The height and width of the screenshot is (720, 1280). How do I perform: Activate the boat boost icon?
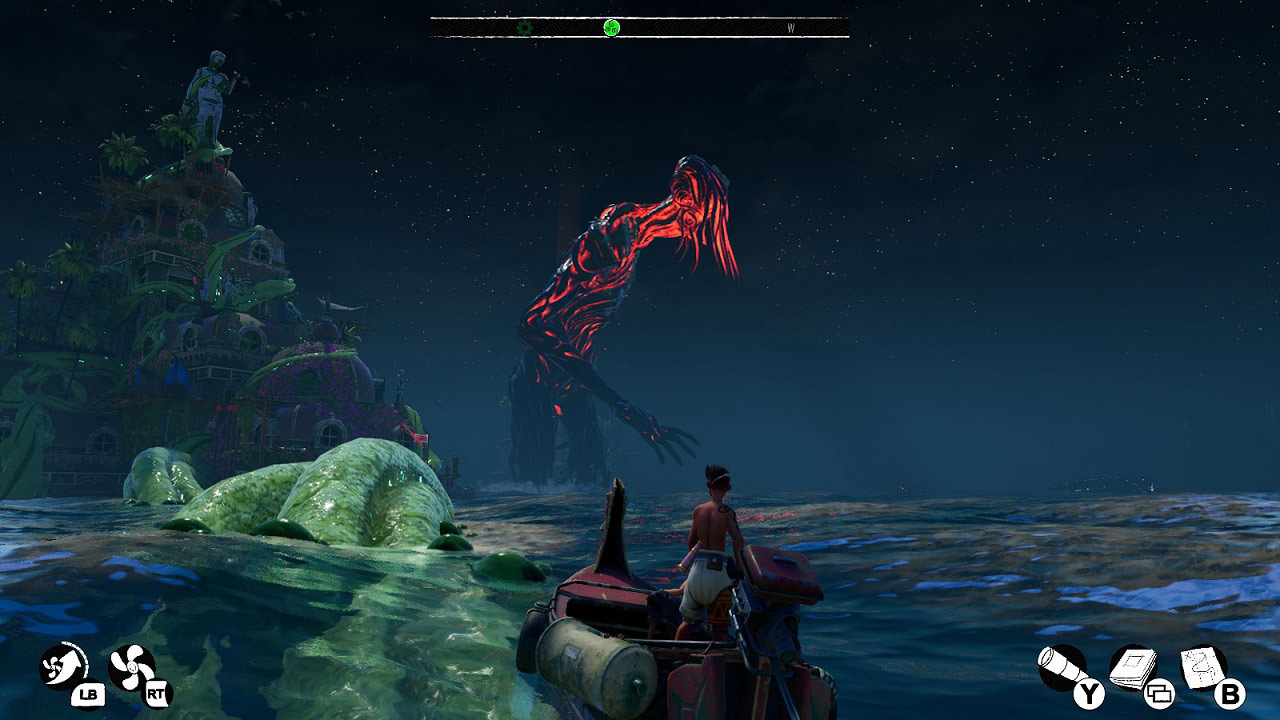62,665
